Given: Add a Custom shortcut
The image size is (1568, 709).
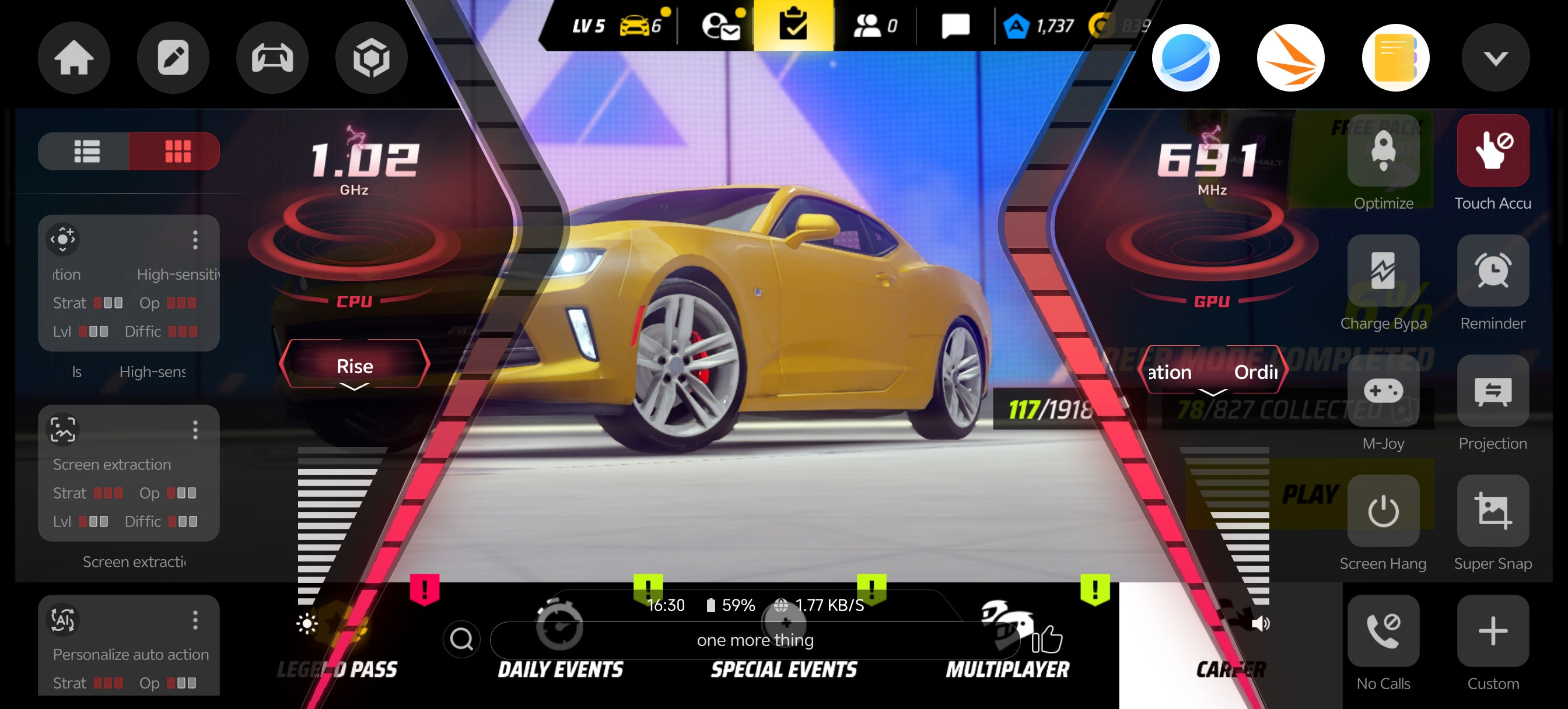Looking at the screenshot, I should [1492, 631].
